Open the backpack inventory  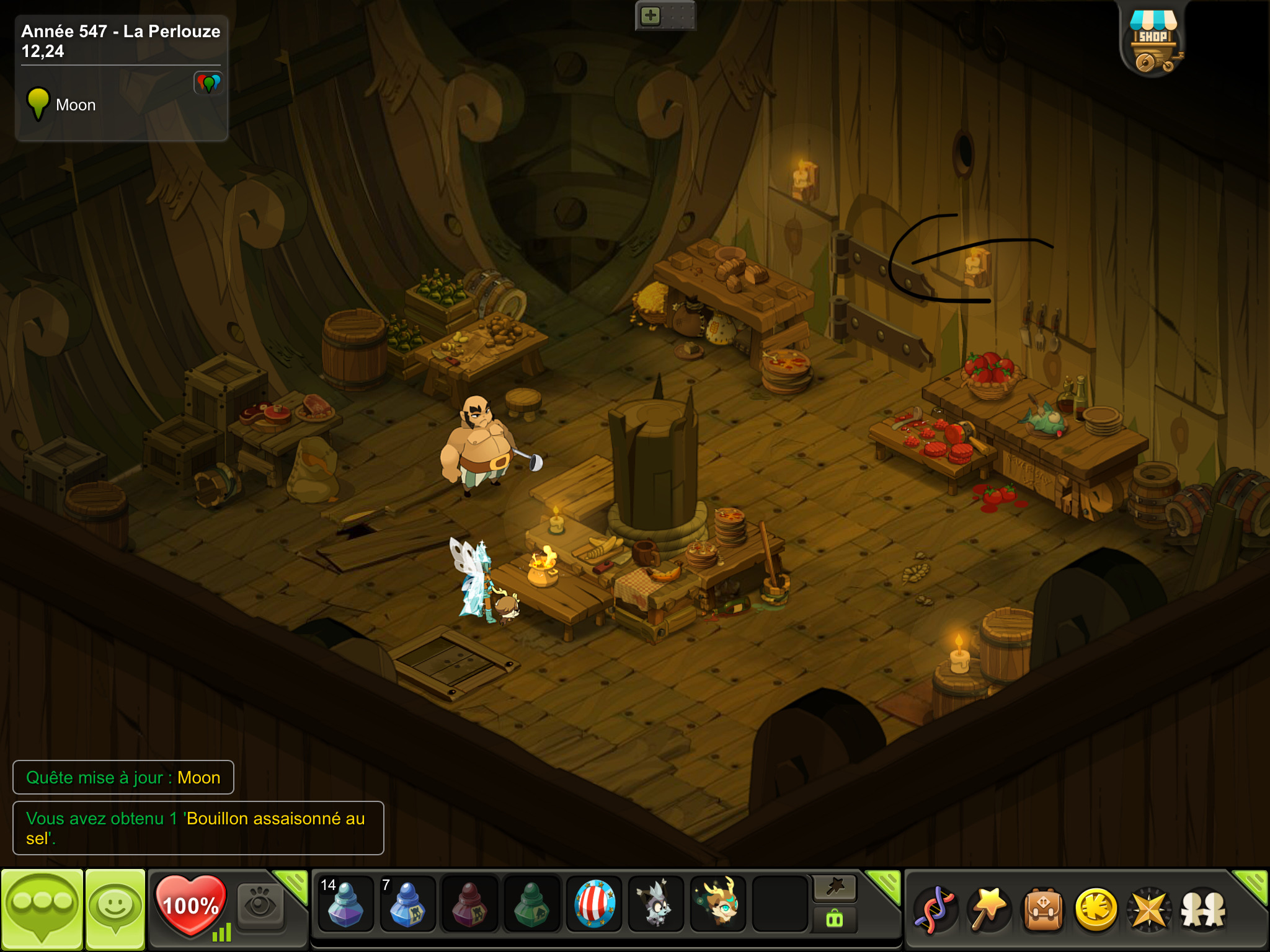[x=1043, y=910]
